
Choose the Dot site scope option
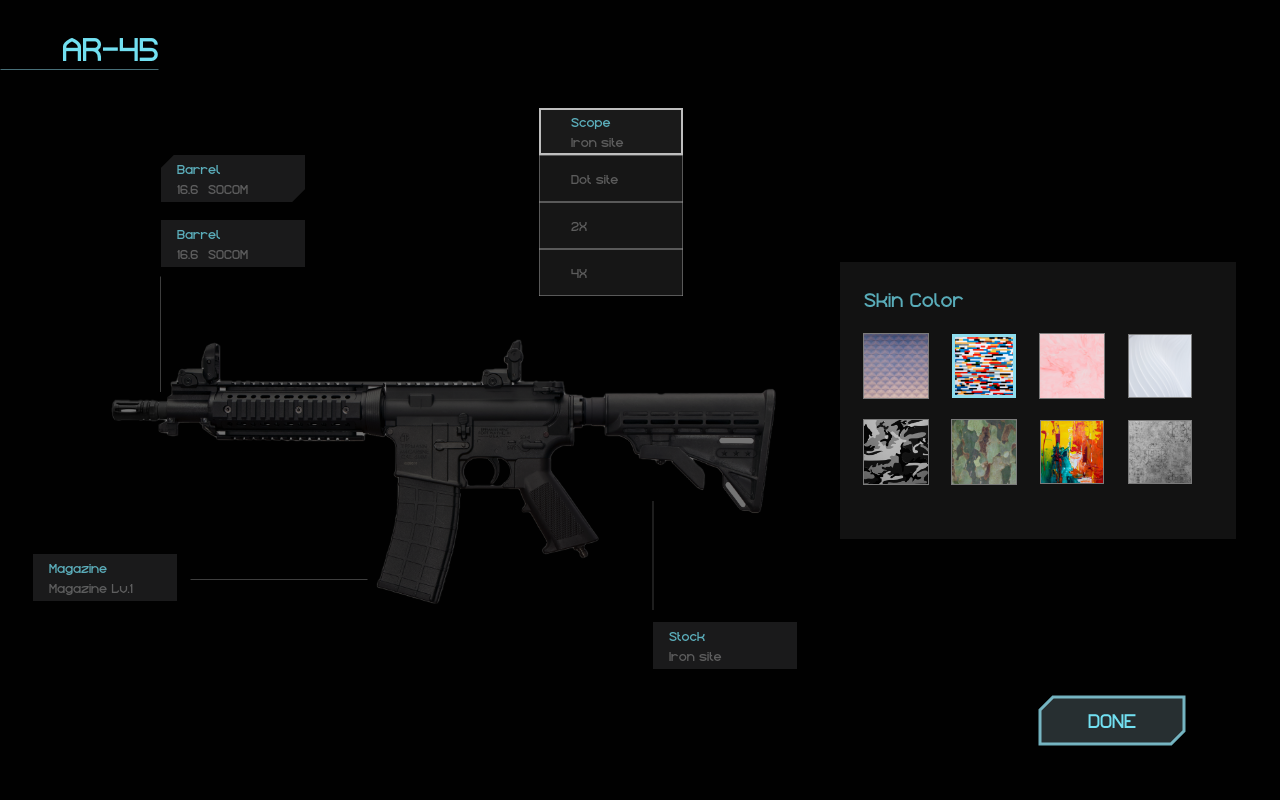click(x=611, y=180)
